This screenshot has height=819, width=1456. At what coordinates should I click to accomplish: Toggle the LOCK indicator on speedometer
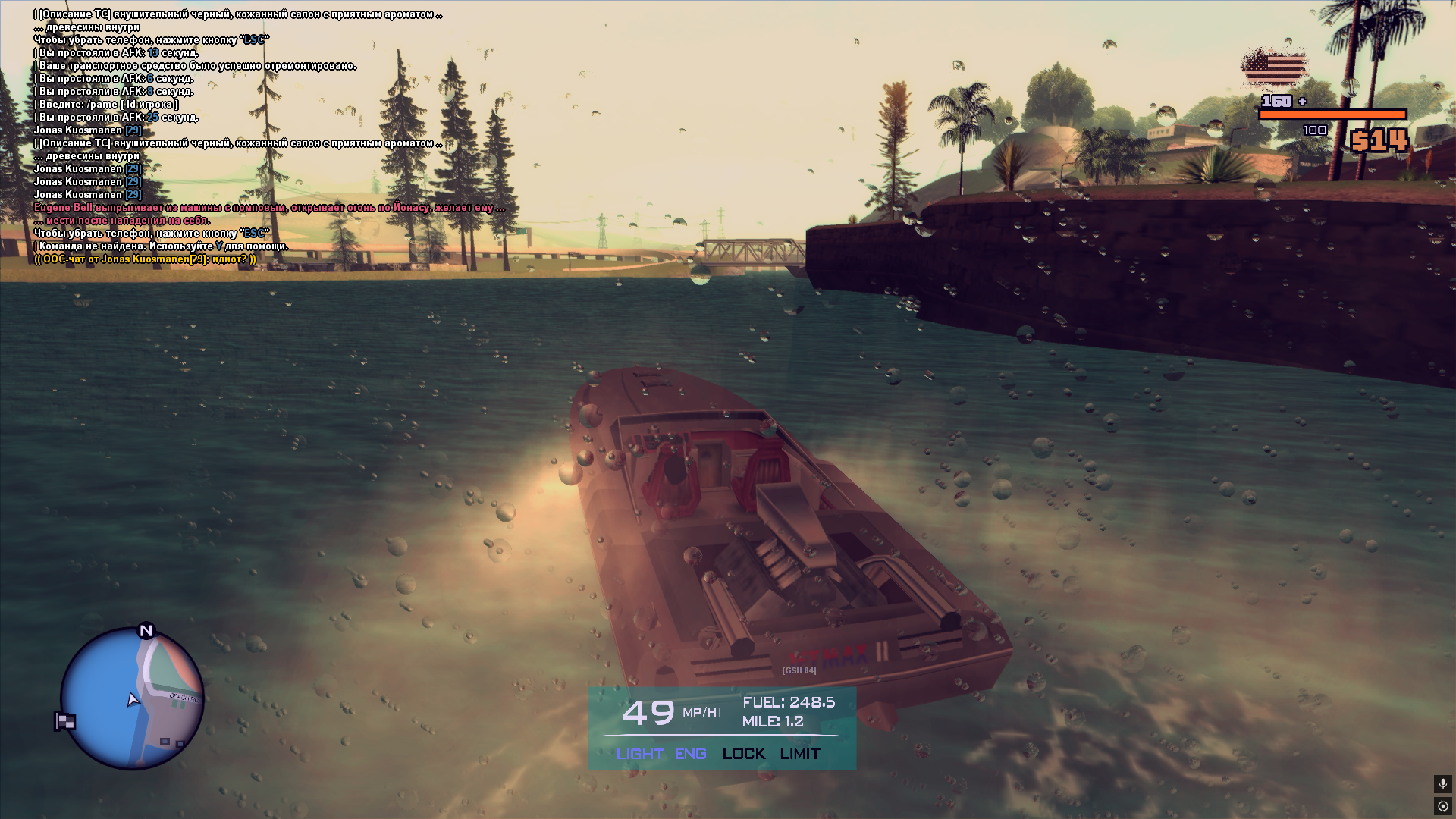(x=743, y=754)
